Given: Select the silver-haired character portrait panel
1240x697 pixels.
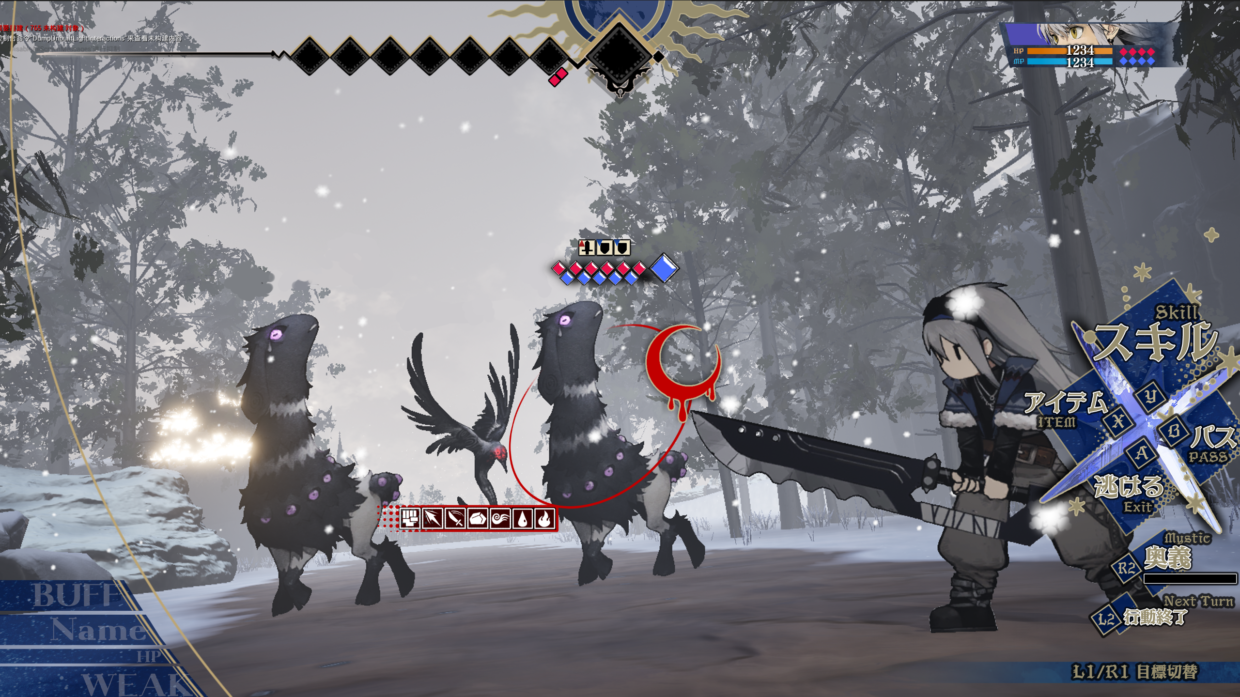Looking at the screenshot, I should tap(1091, 44).
